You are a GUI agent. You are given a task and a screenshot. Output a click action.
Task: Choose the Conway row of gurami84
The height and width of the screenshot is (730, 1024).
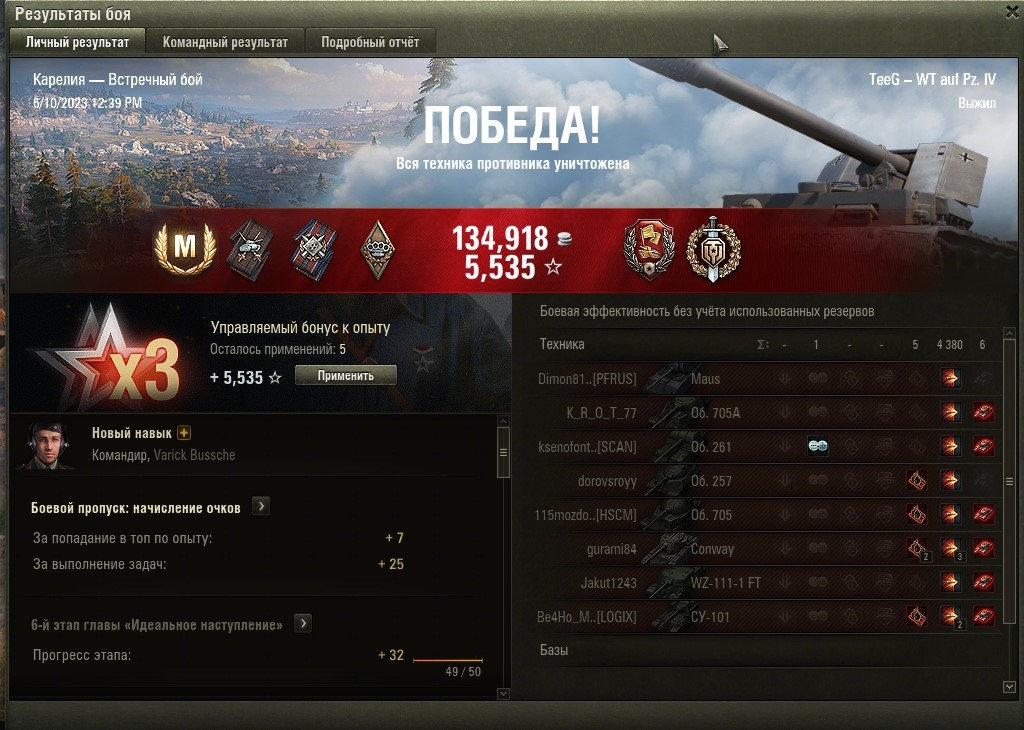712,549
